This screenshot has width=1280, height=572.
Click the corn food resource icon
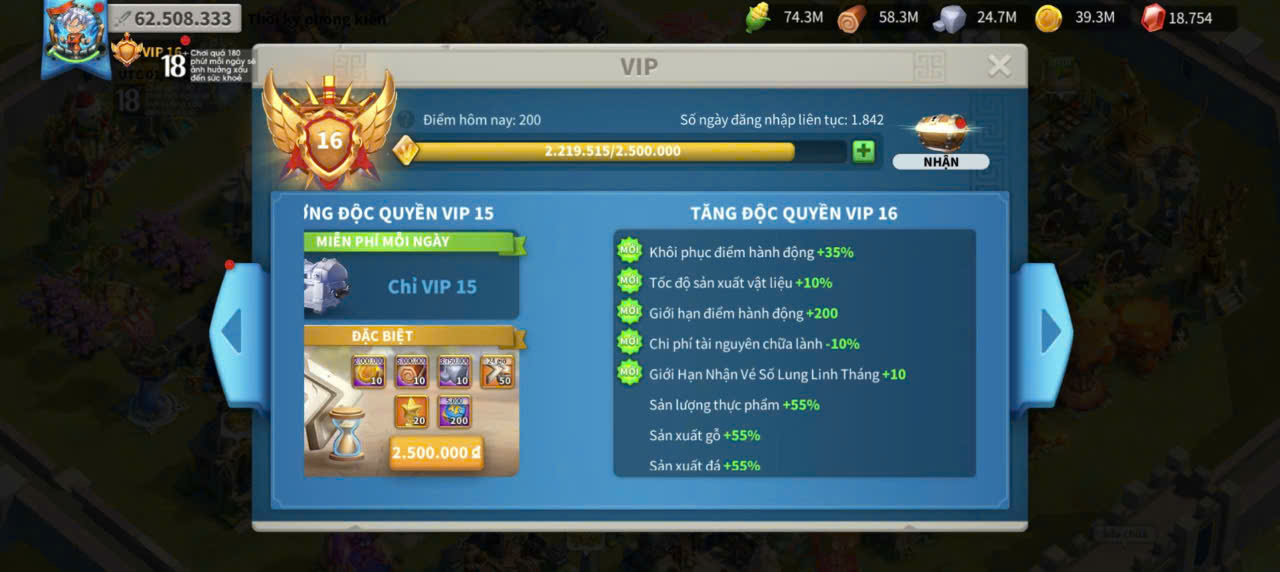[x=758, y=18]
